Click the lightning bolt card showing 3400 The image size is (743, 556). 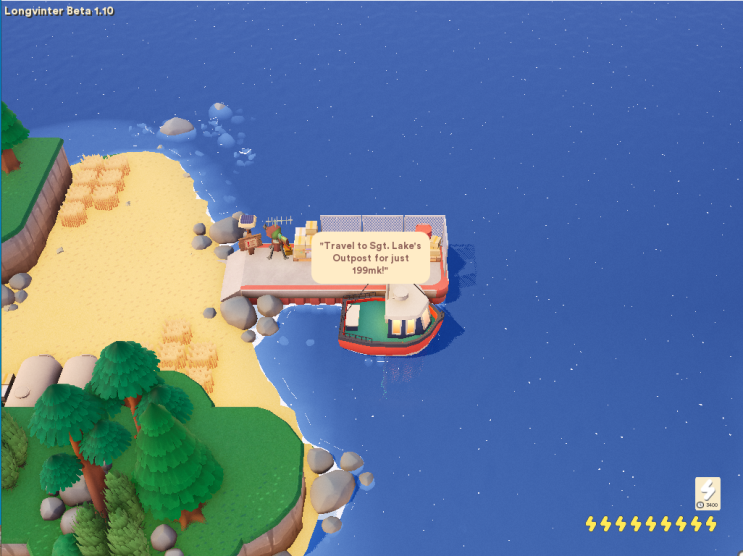[707, 493]
